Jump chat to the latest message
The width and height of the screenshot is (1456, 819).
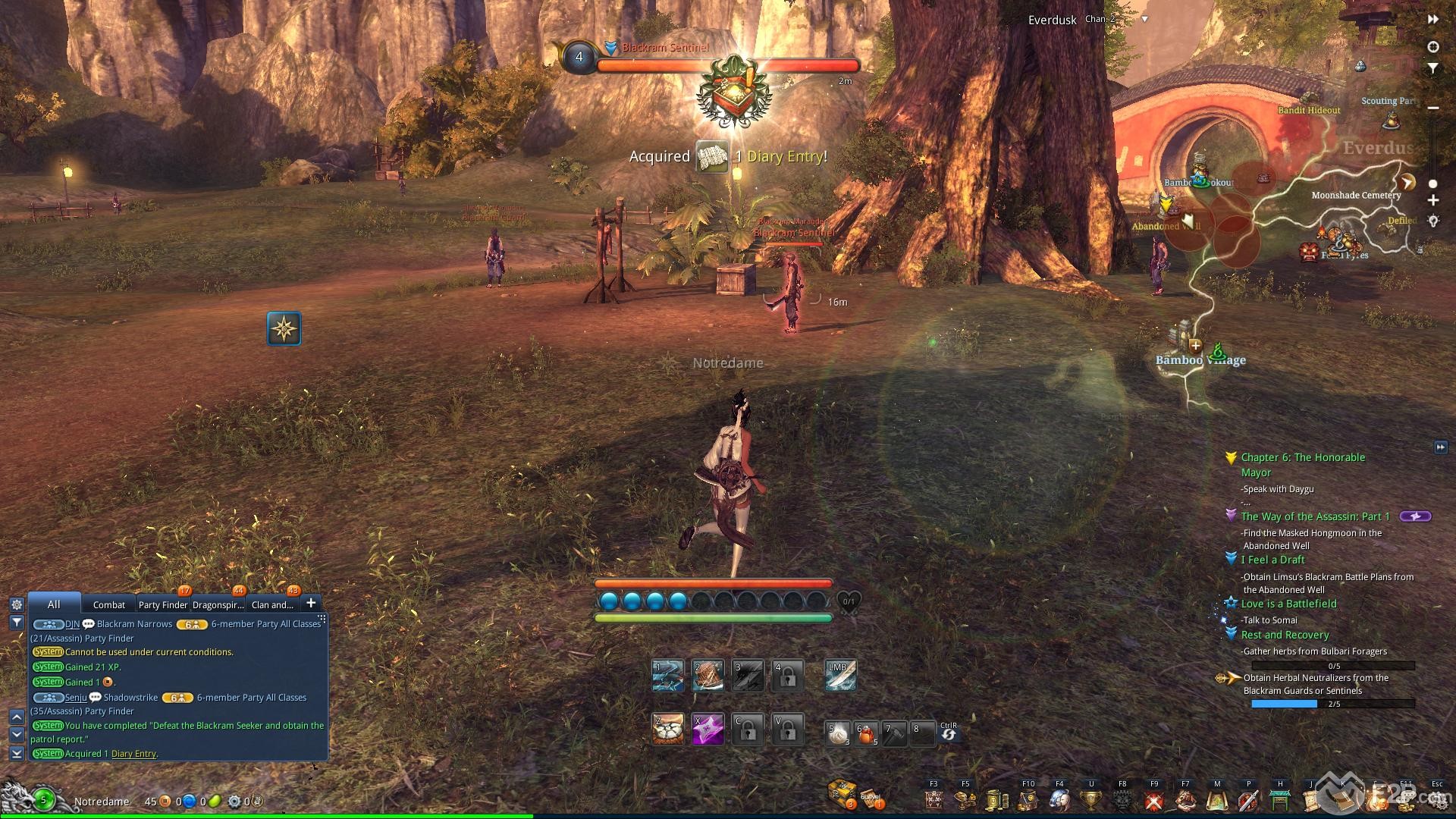[16, 753]
